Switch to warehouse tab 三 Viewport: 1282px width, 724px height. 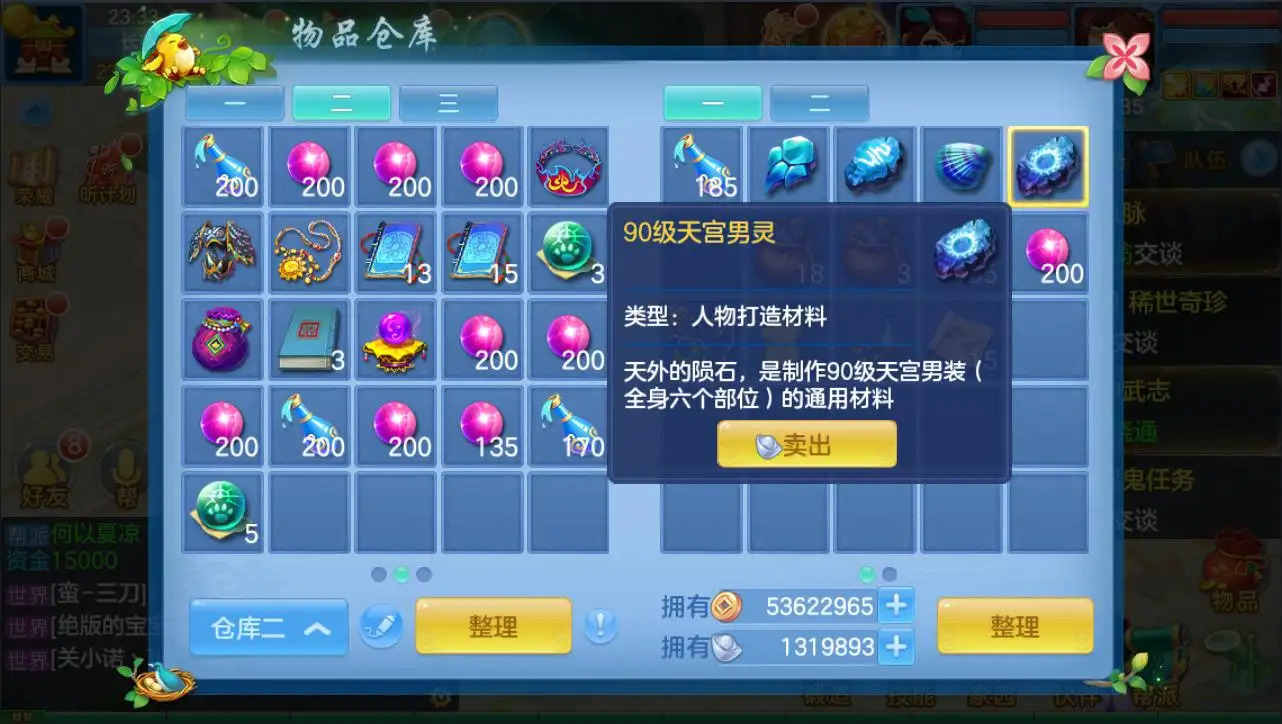[x=448, y=103]
